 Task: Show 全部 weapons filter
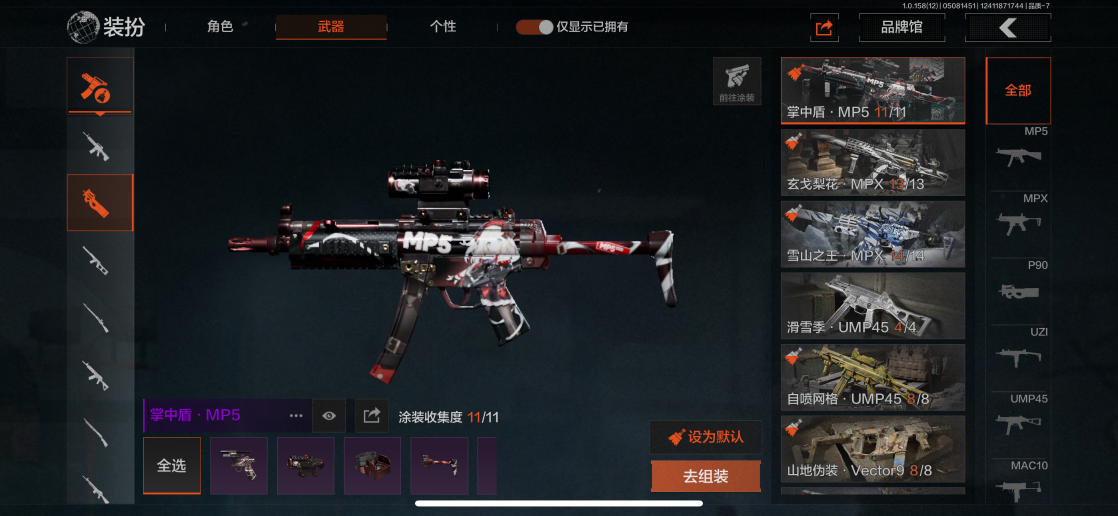(x=1018, y=90)
